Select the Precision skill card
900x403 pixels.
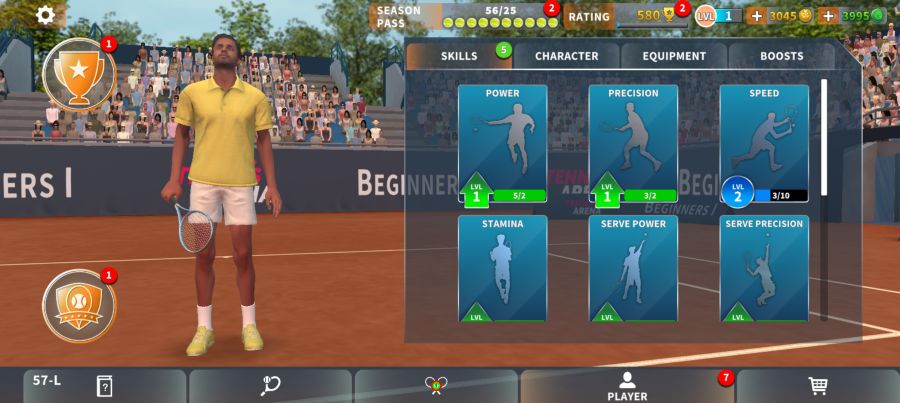point(633,144)
